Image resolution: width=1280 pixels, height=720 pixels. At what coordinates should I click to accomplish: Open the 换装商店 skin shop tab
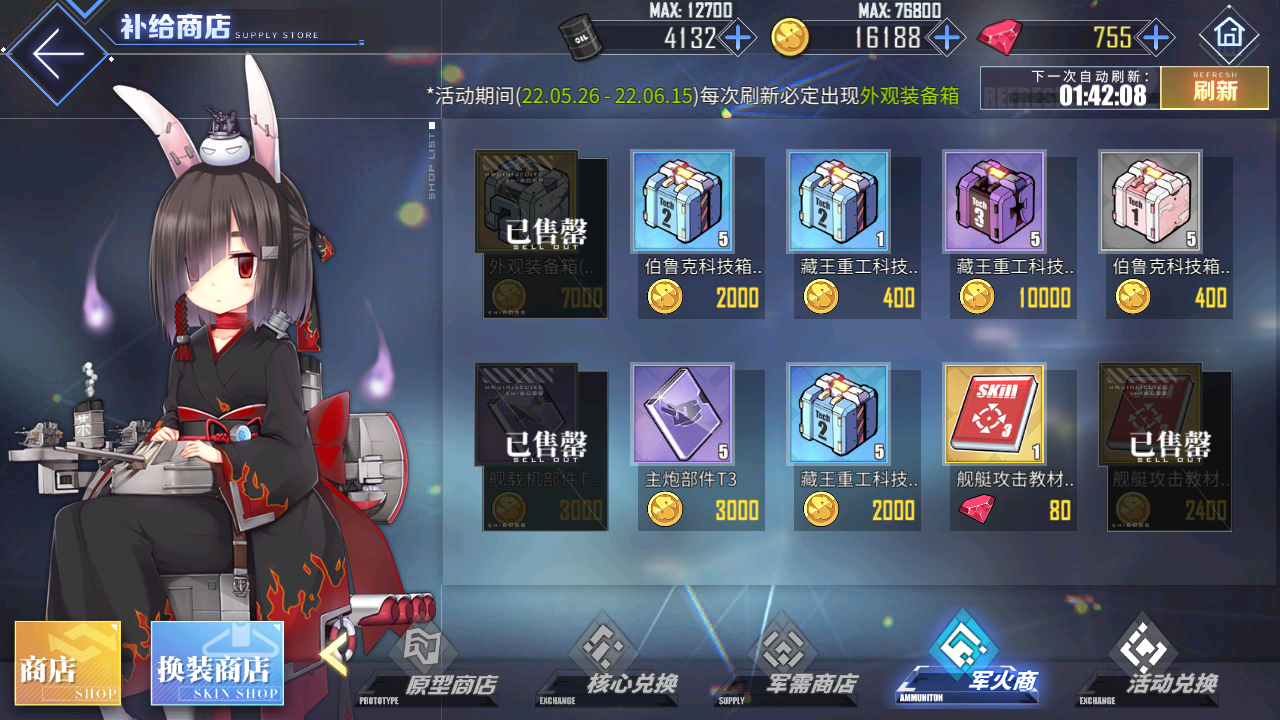(x=218, y=662)
